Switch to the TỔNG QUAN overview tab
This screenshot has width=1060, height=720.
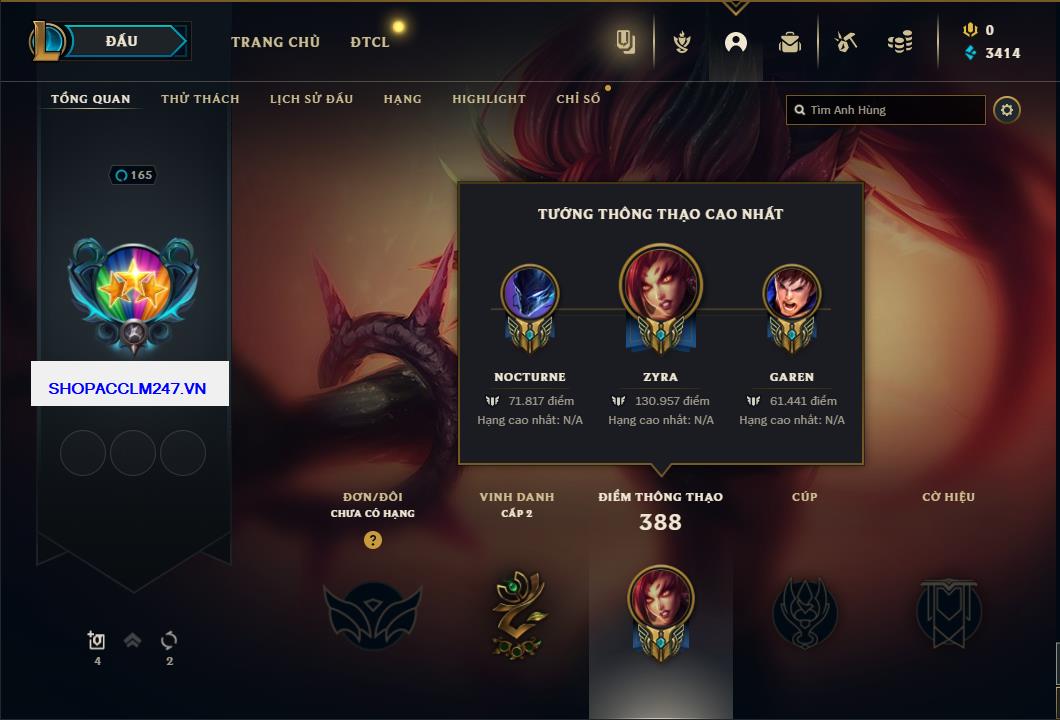tap(90, 99)
